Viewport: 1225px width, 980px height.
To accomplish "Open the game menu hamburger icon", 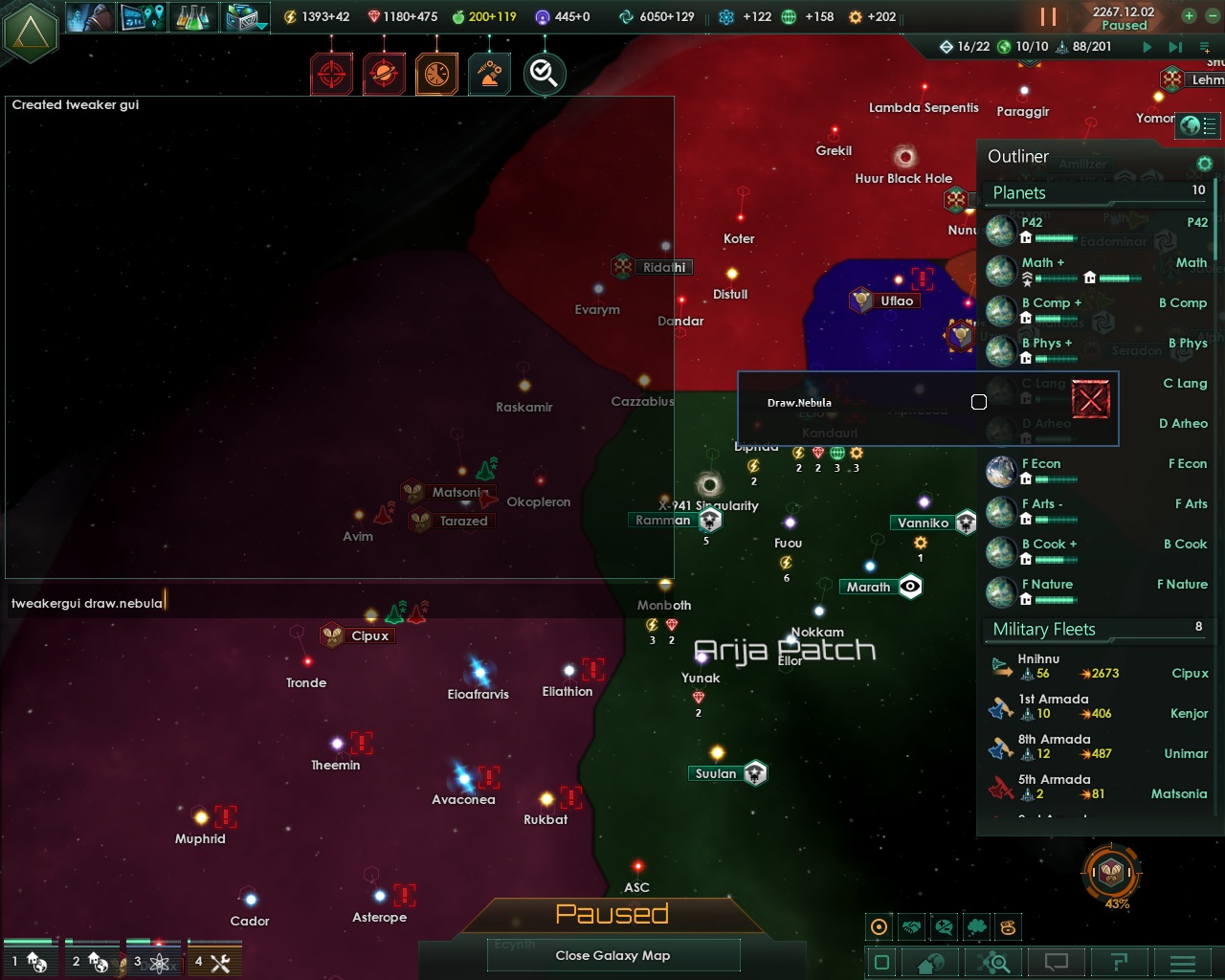I will [x=1183, y=964].
